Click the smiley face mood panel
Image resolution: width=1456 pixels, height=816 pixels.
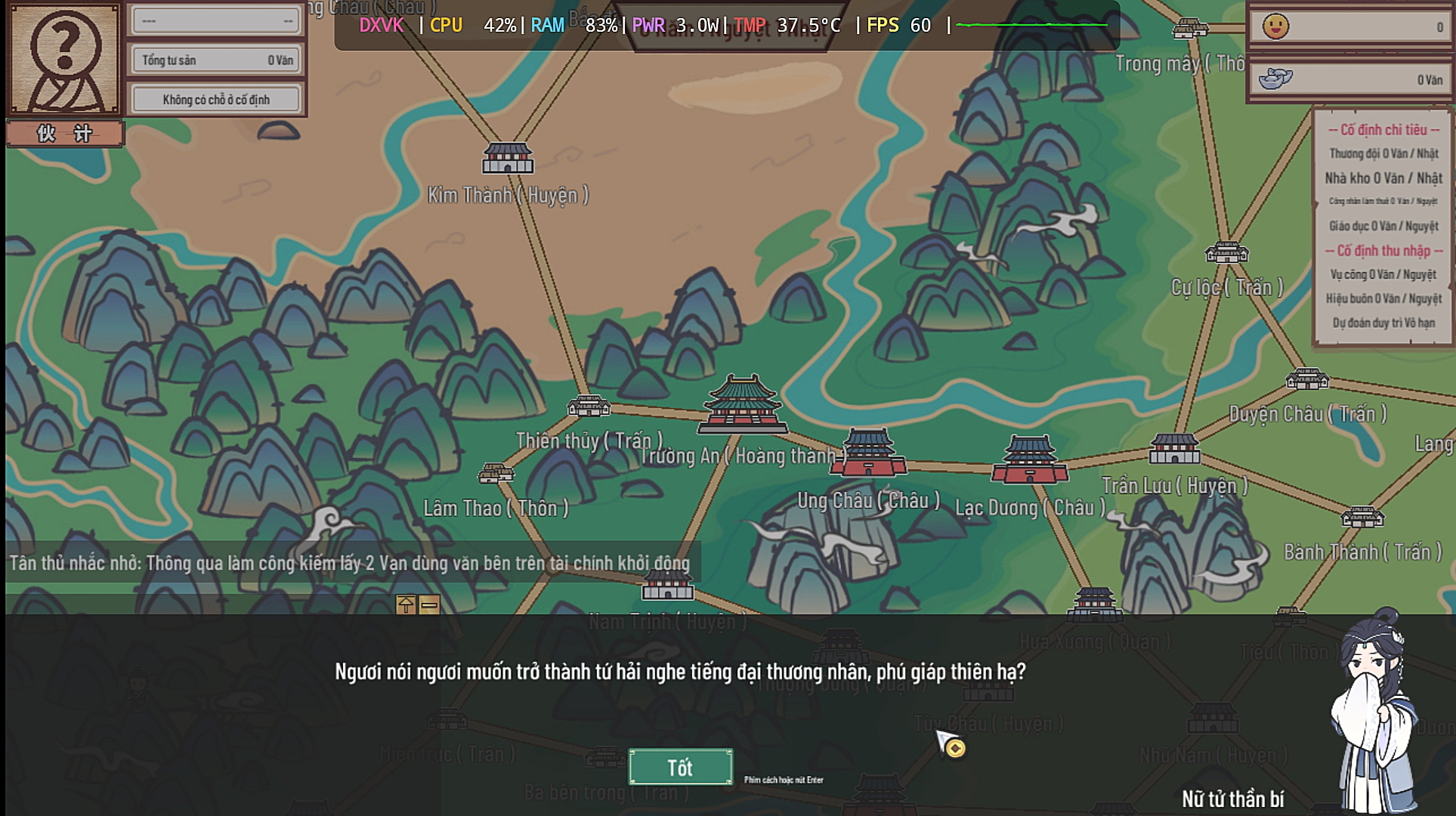(x=1349, y=27)
